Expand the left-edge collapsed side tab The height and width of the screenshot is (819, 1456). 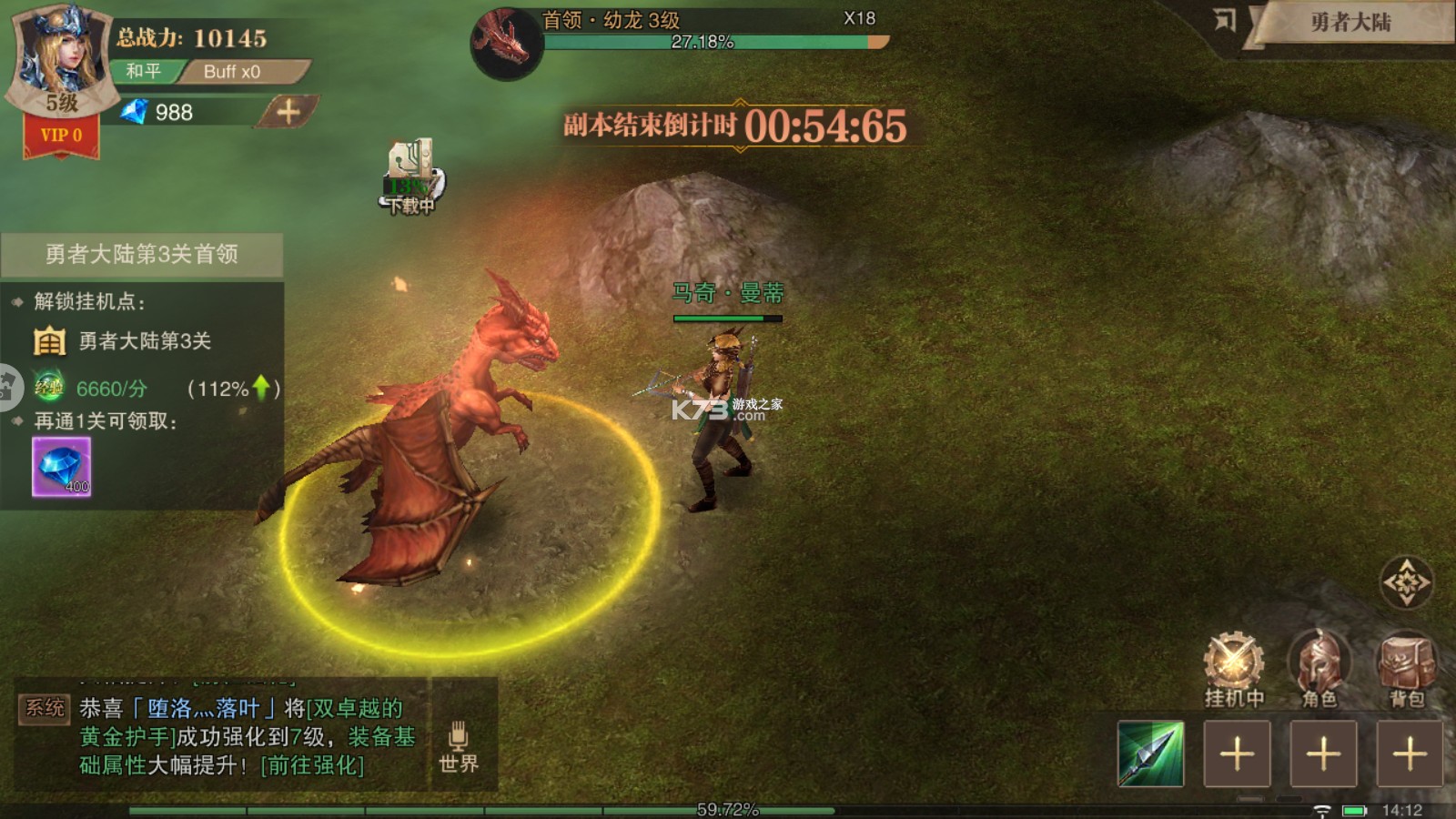[7, 387]
